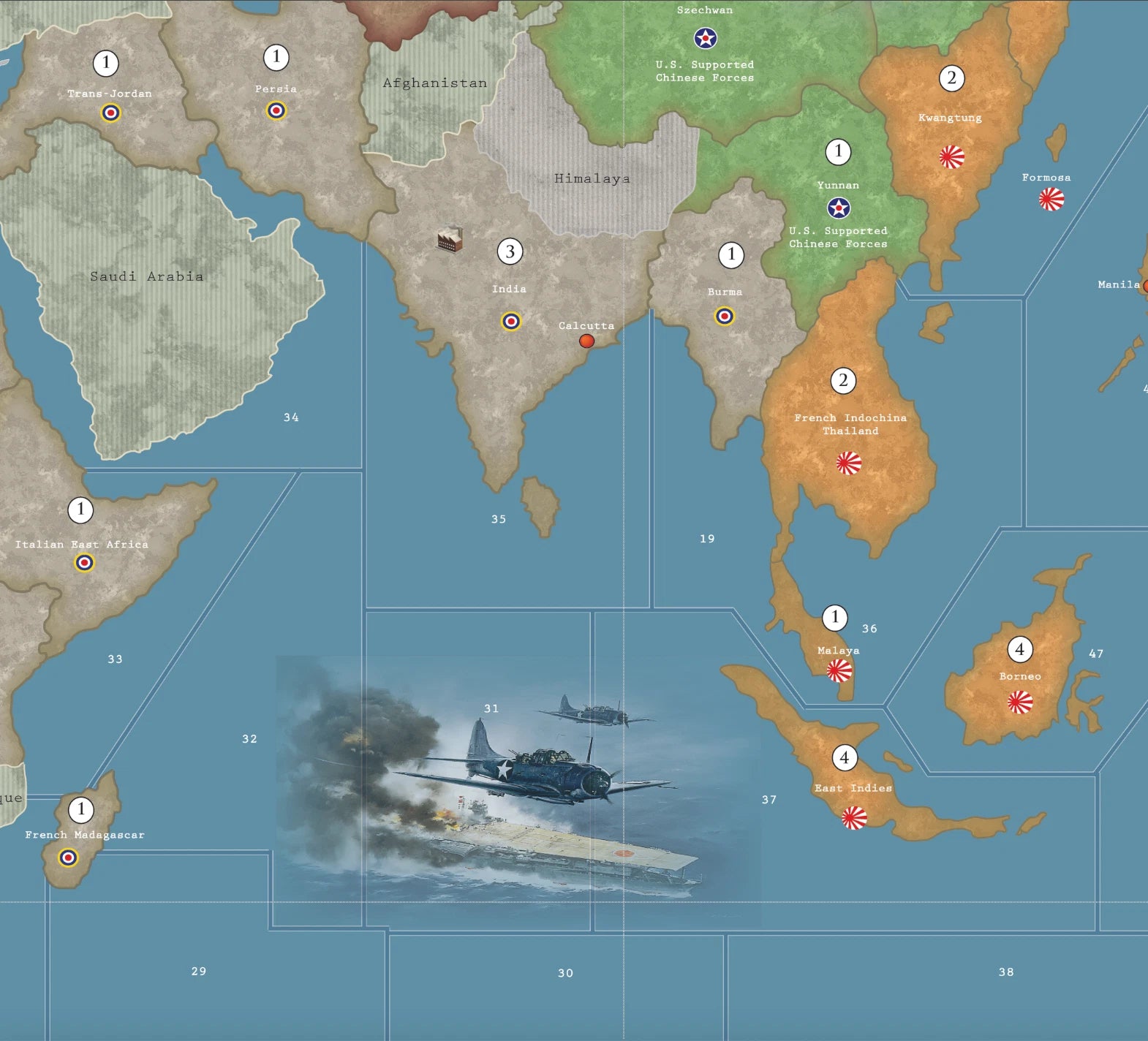Pick the Malaya territory

(x=838, y=651)
